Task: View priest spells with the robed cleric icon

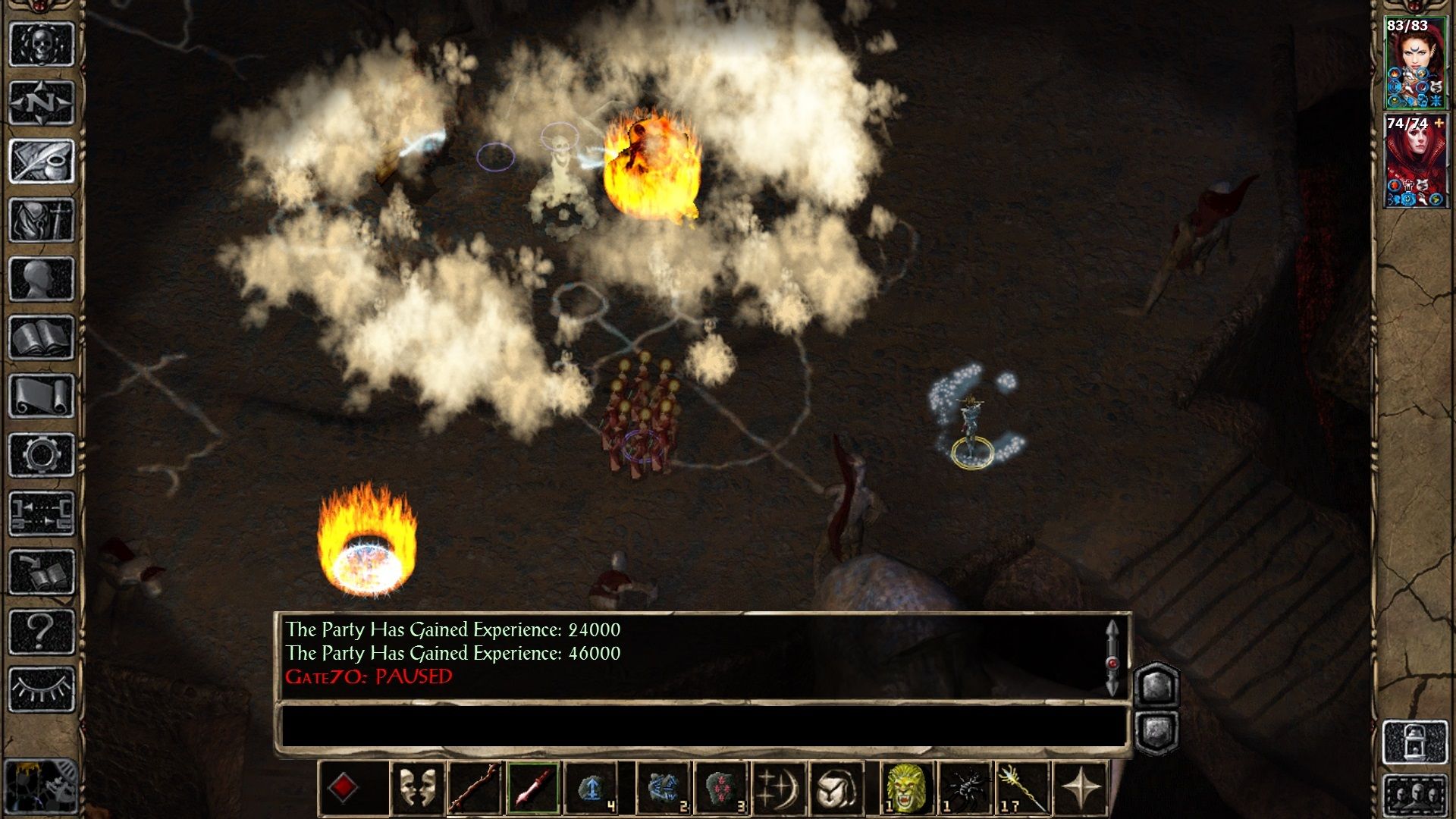Action: point(39,219)
